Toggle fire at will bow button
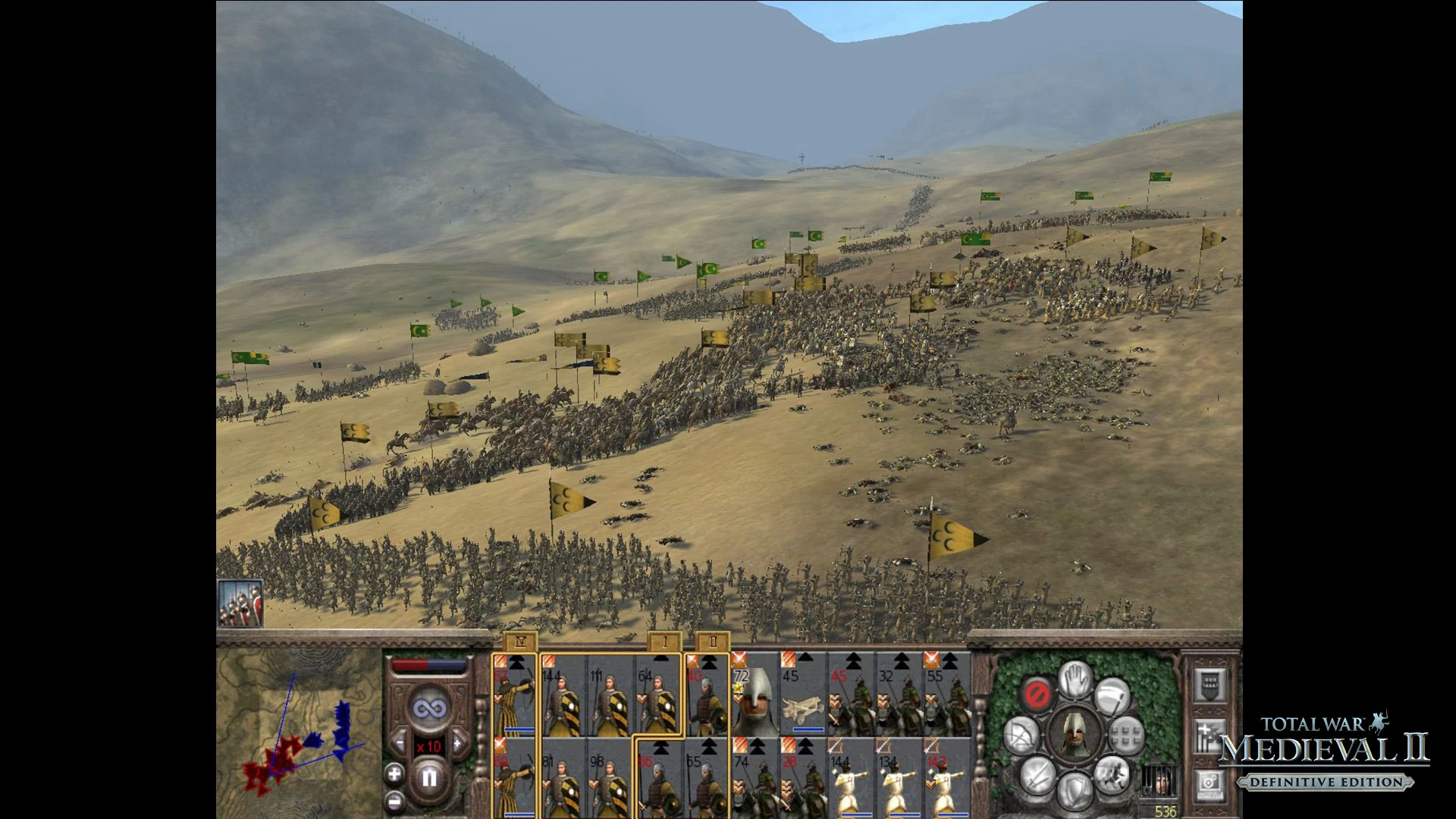Viewport: 1456px width, 819px height. pos(1021,735)
